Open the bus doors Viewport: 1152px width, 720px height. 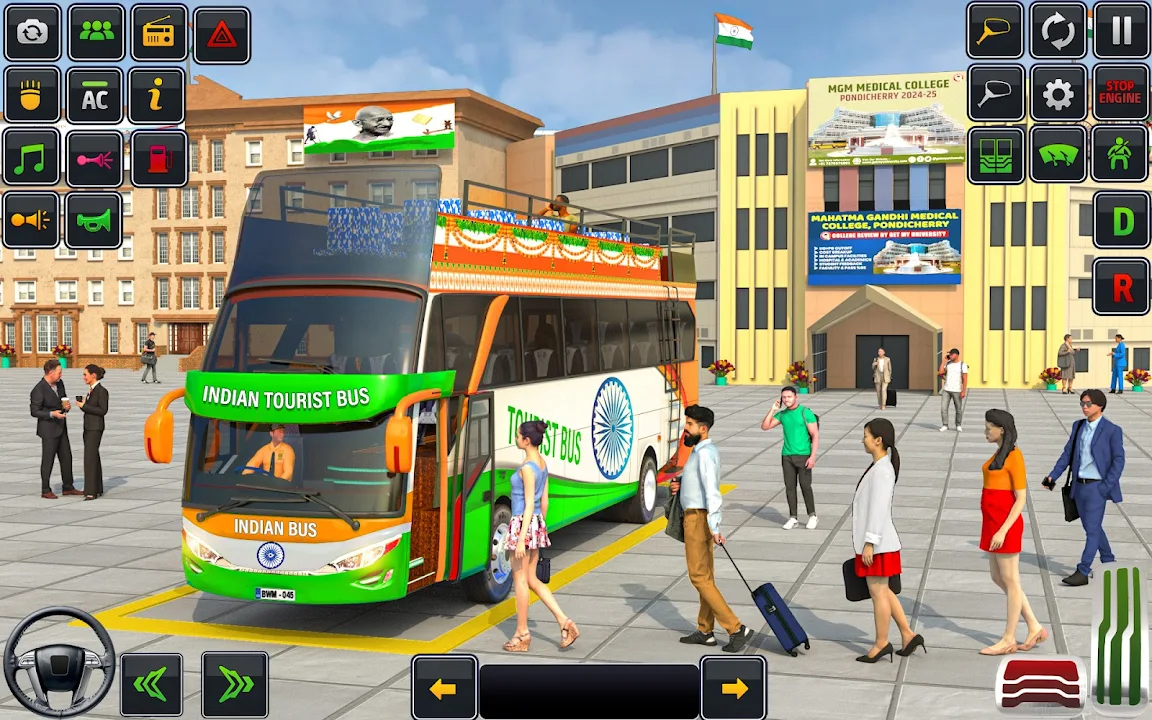(996, 155)
